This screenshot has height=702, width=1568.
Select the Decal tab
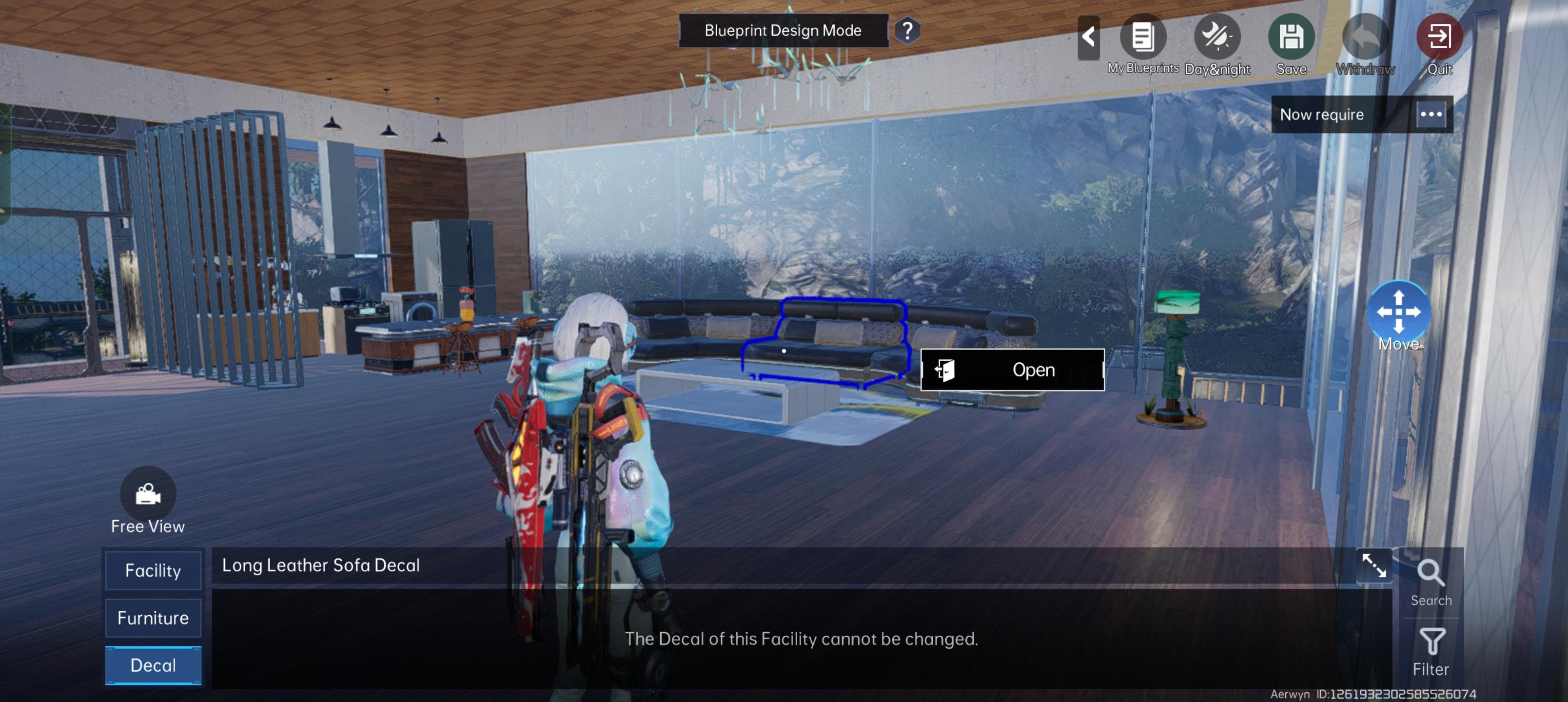pos(153,665)
